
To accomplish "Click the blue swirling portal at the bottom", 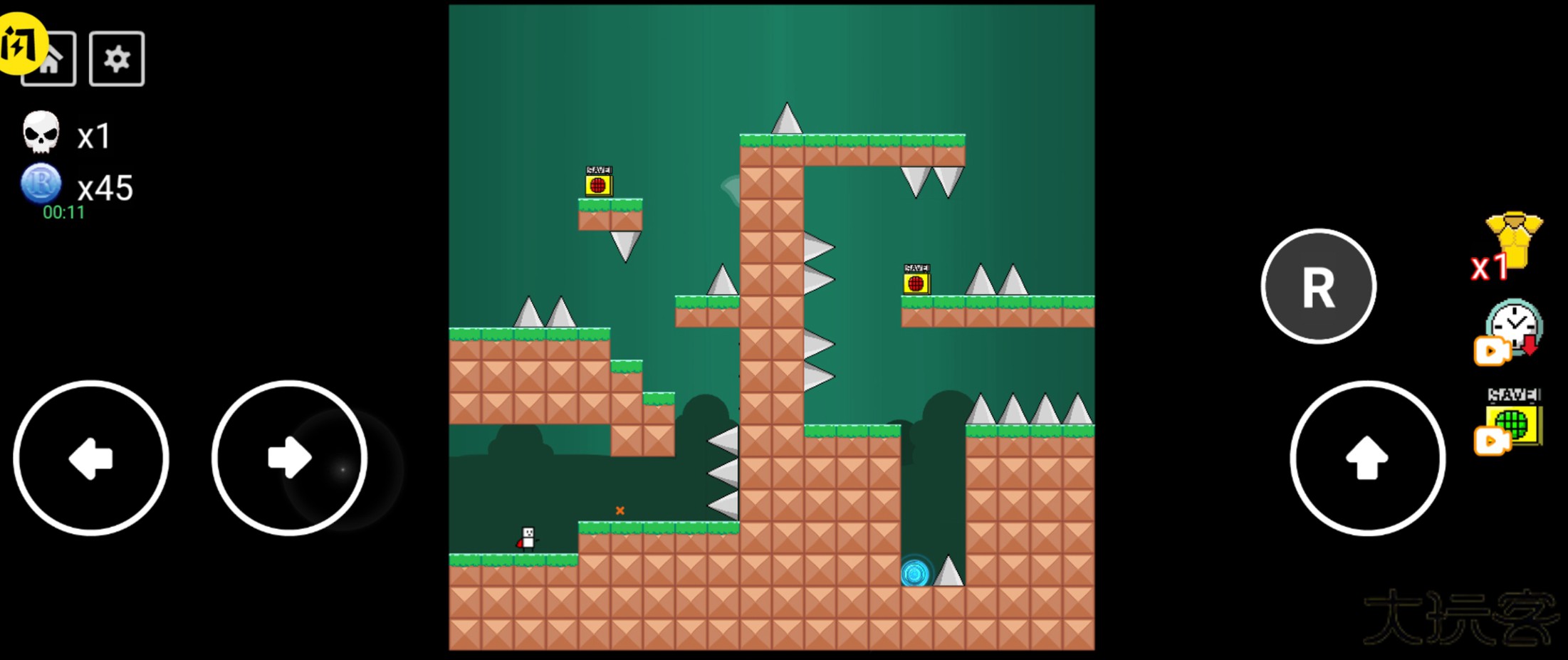I will tap(914, 572).
